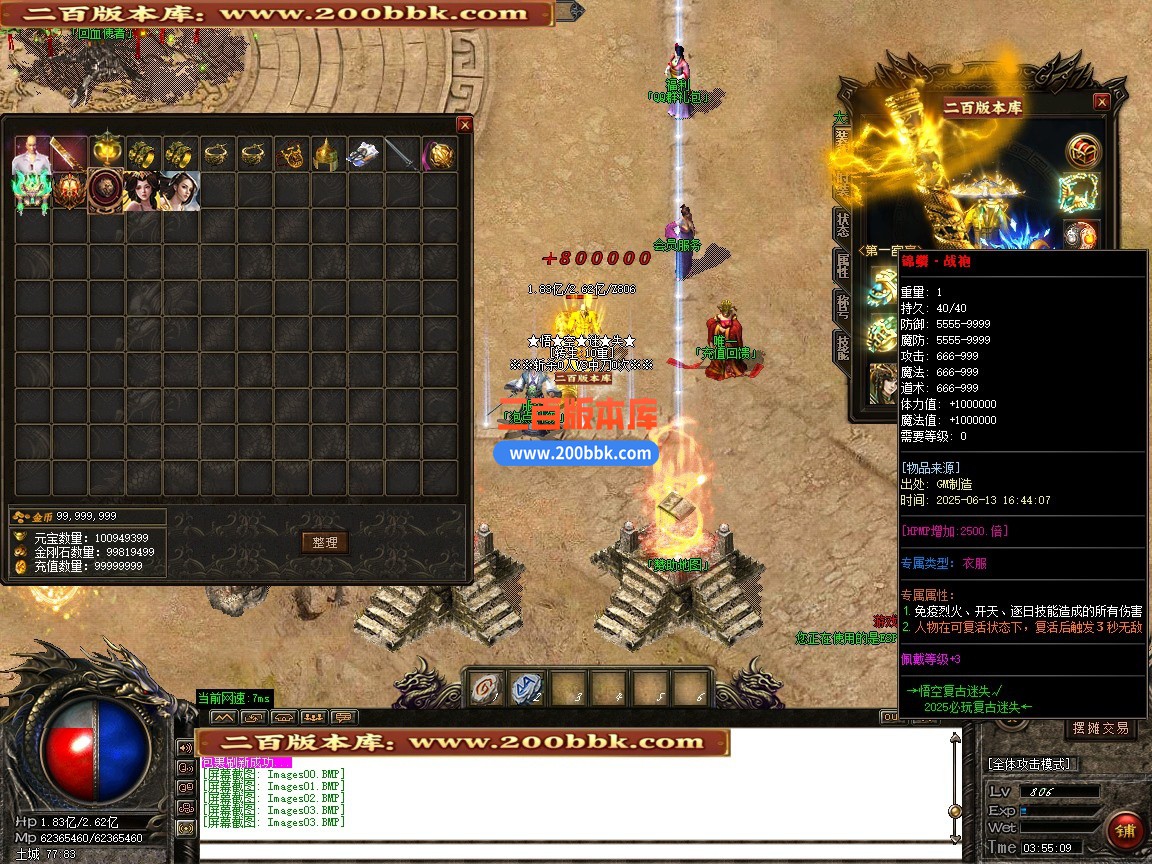Click the green winged armor item

pyautogui.click(x=32, y=191)
